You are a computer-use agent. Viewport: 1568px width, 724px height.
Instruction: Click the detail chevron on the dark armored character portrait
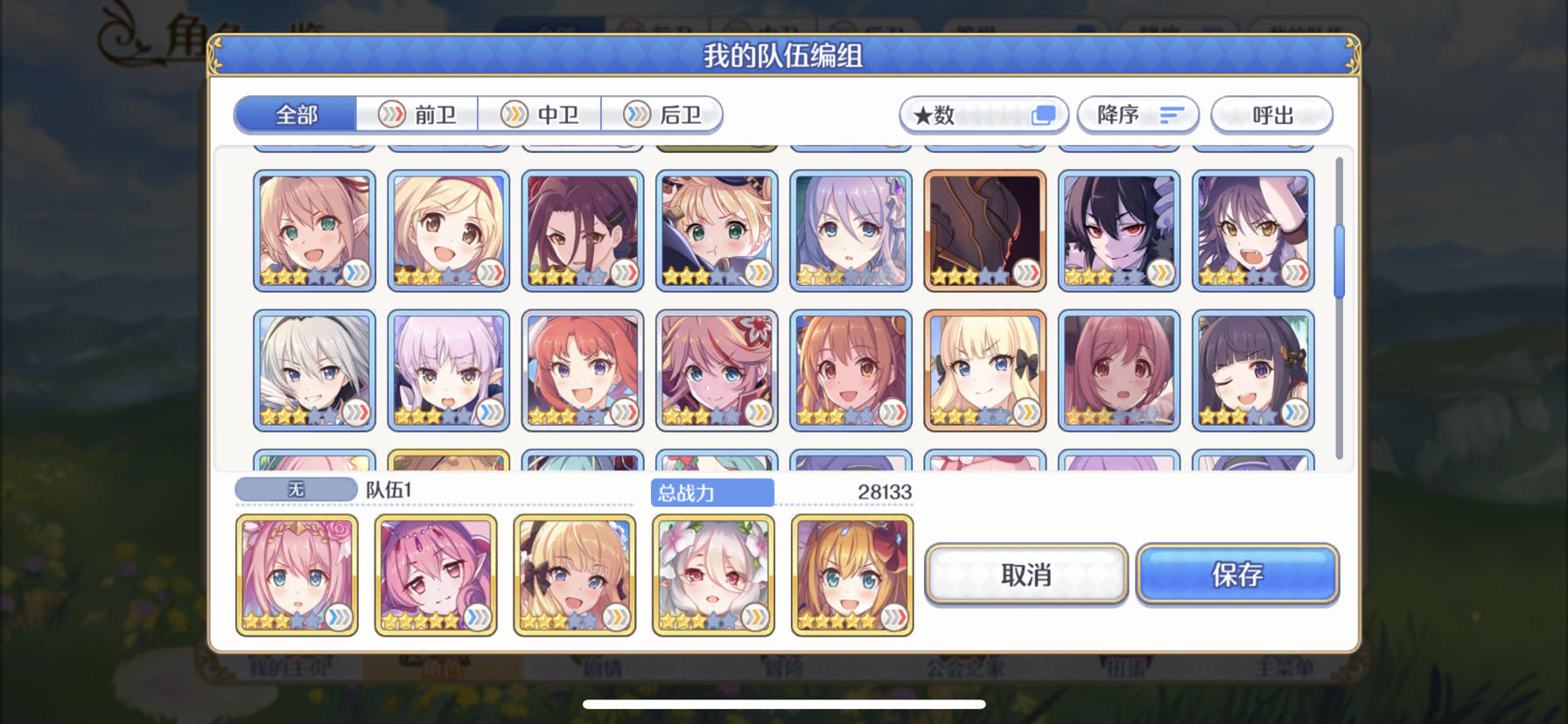pyautogui.click(x=1025, y=273)
